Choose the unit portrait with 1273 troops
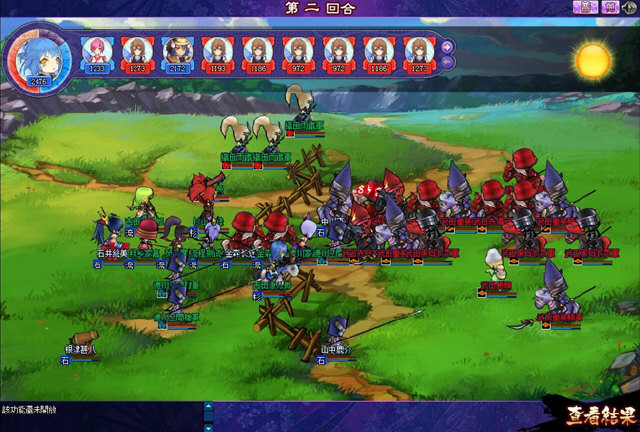The height and width of the screenshot is (432, 640). pyautogui.click(x=137, y=51)
